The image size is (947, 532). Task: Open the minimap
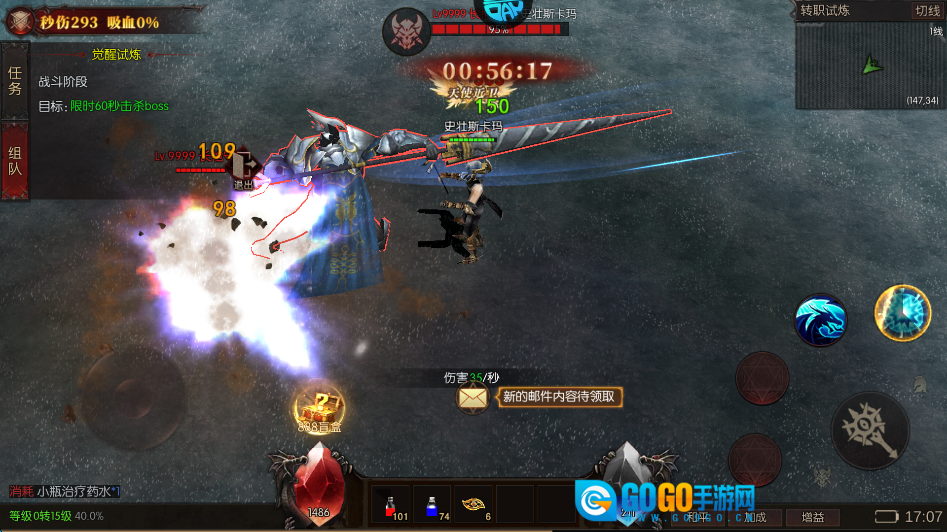click(869, 66)
